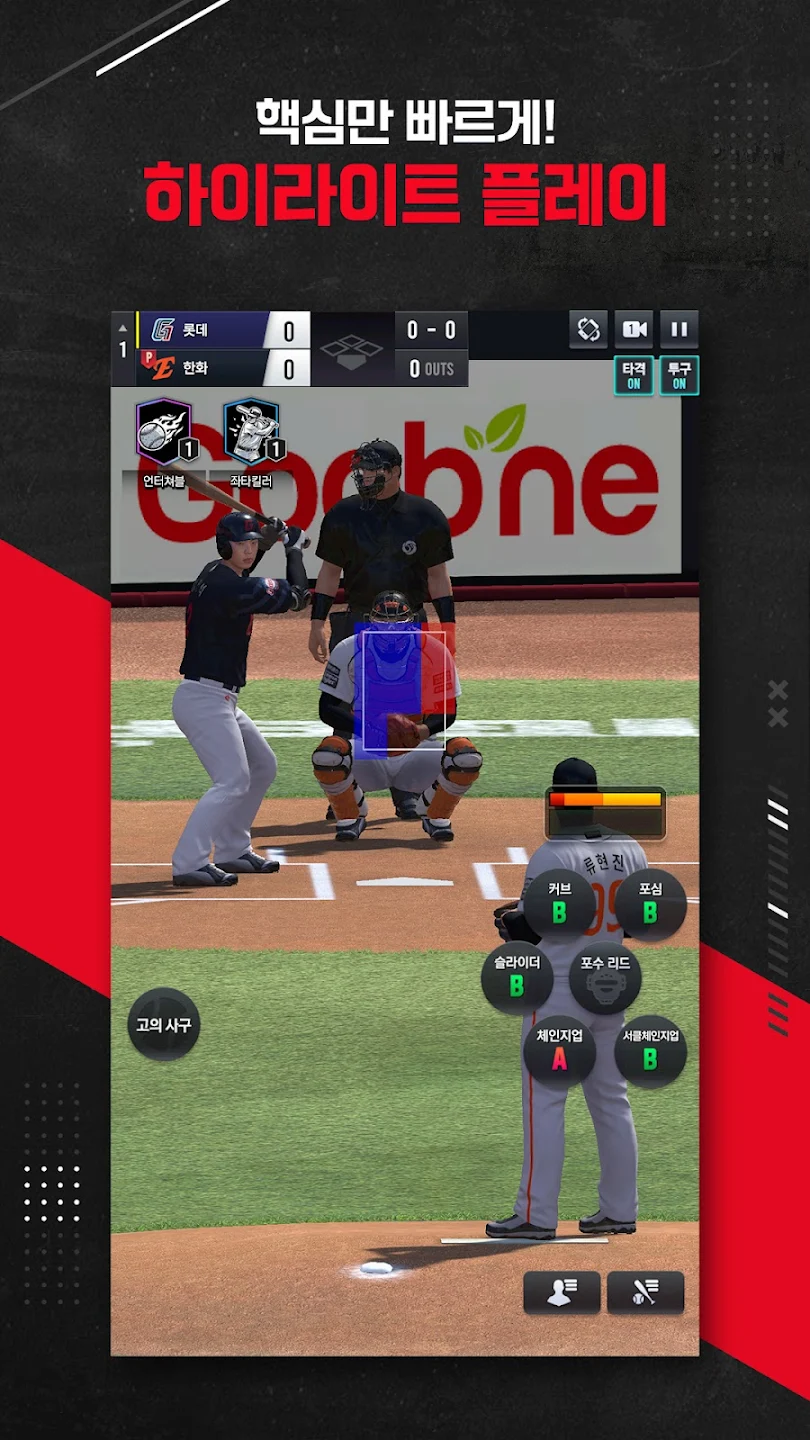Select the 서클체인지업 pitch
The width and height of the screenshot is (810, 1440).
[650, 1052]
